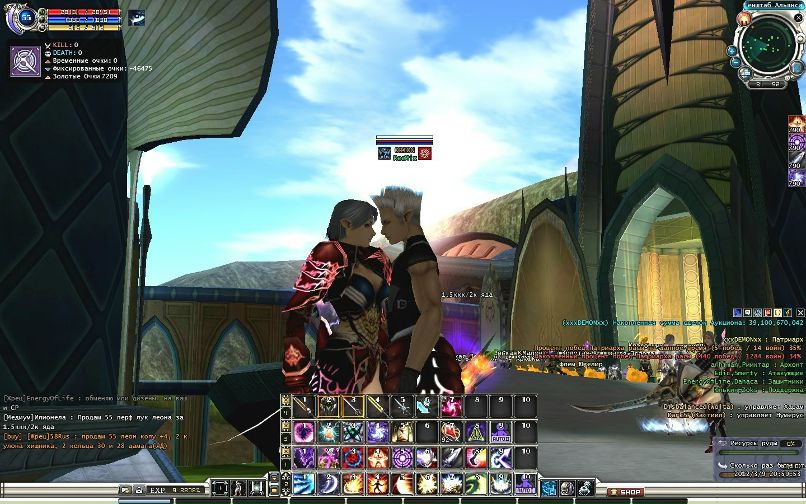
Task: Select the crystal shard item in top hotbar
Action: [x=426, y=406]
